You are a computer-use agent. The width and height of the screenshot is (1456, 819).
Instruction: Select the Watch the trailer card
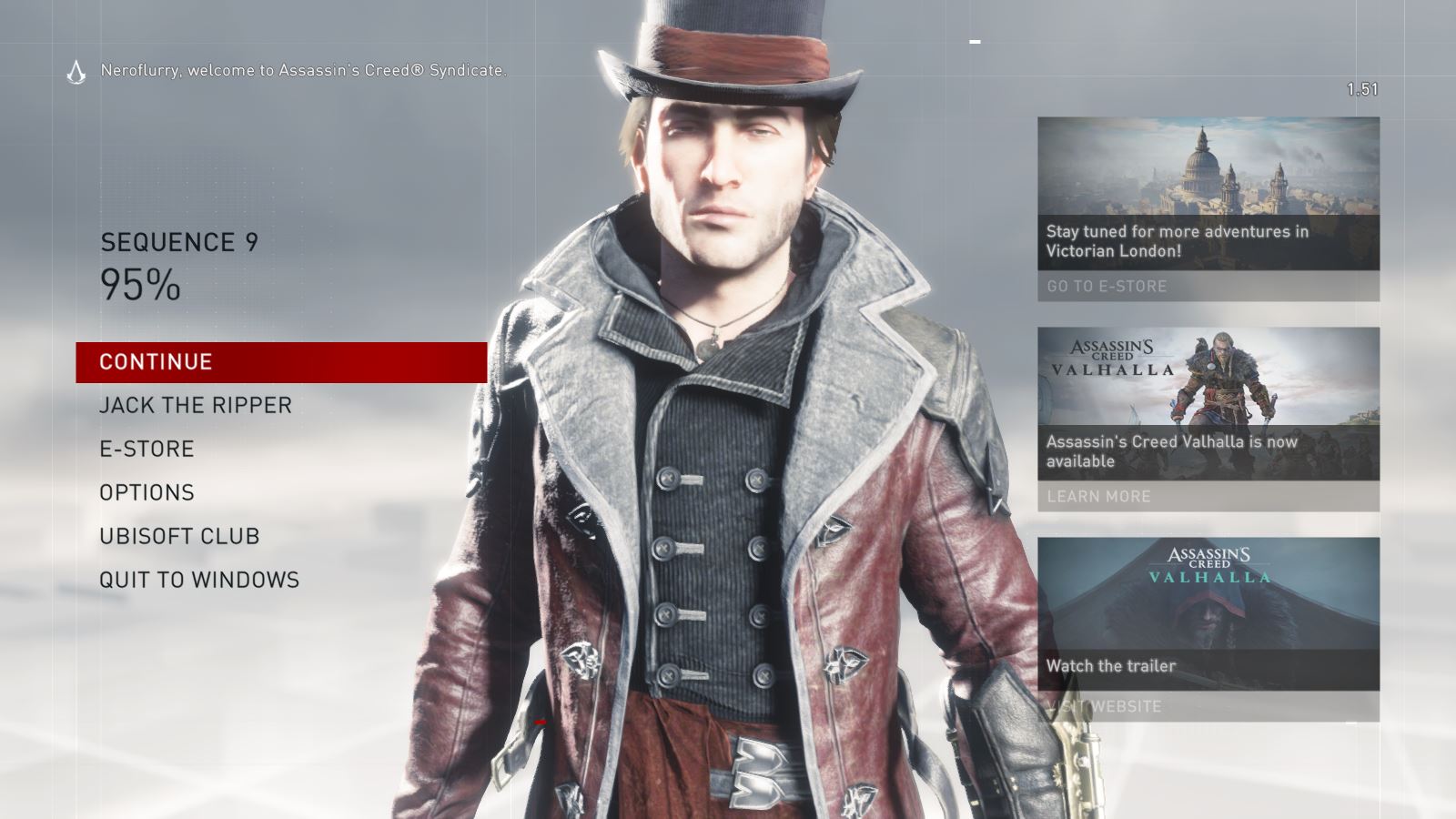pyautogui.click(x=1112, y=666)
